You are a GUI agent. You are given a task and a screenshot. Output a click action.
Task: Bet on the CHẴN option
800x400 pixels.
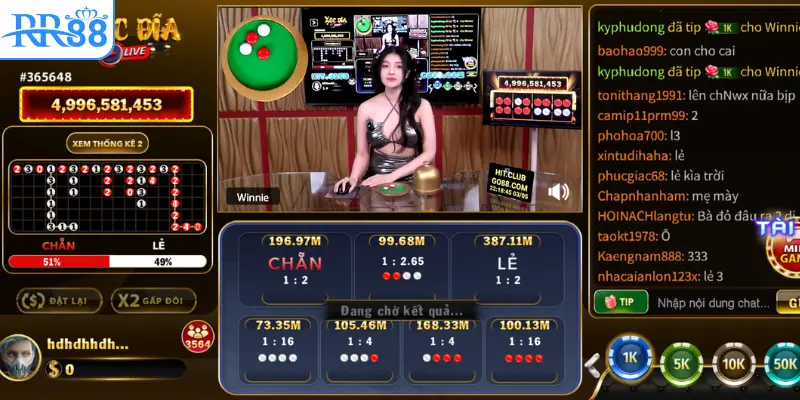point(295,265)
